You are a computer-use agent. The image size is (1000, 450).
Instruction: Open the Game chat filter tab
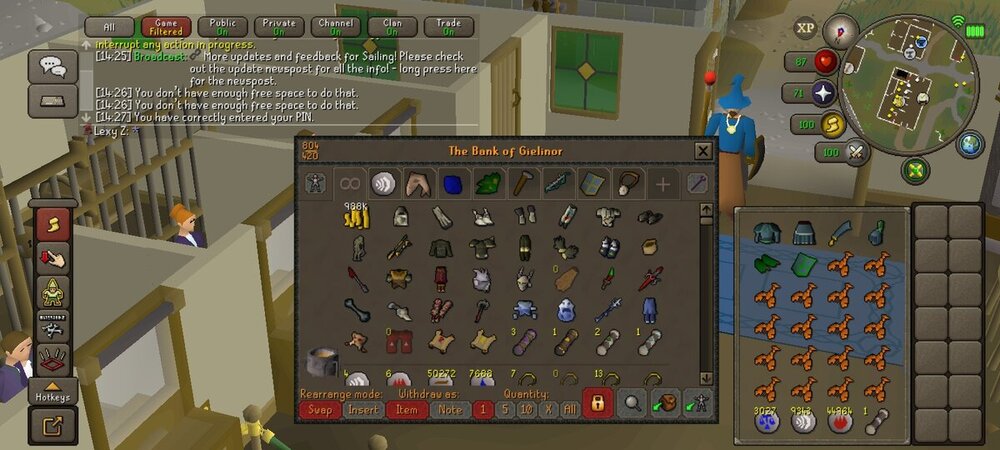point(166,27)
